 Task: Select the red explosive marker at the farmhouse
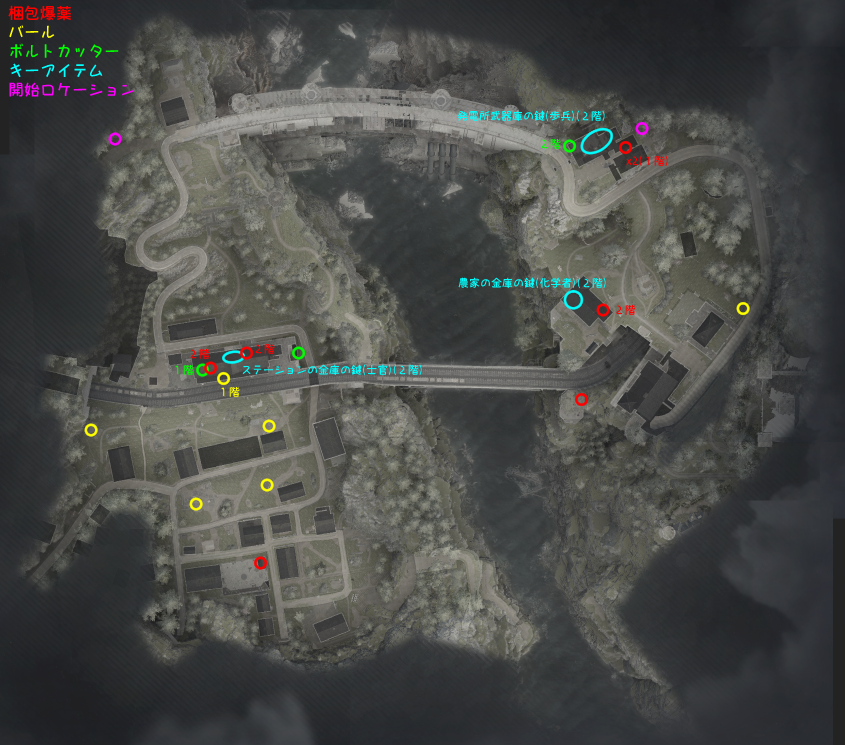tap(603, 310)
